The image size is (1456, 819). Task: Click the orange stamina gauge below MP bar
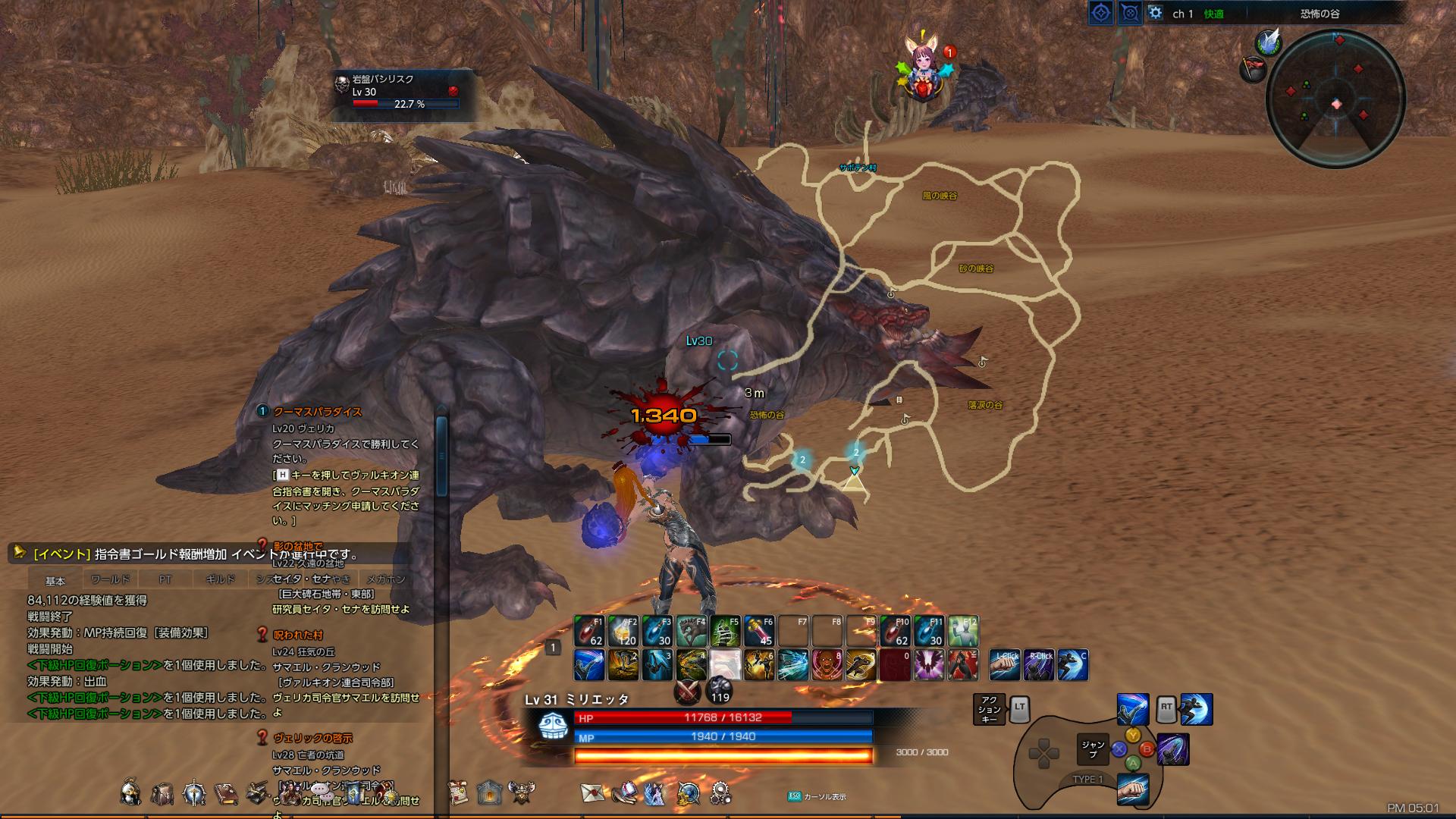pos(724,752)
